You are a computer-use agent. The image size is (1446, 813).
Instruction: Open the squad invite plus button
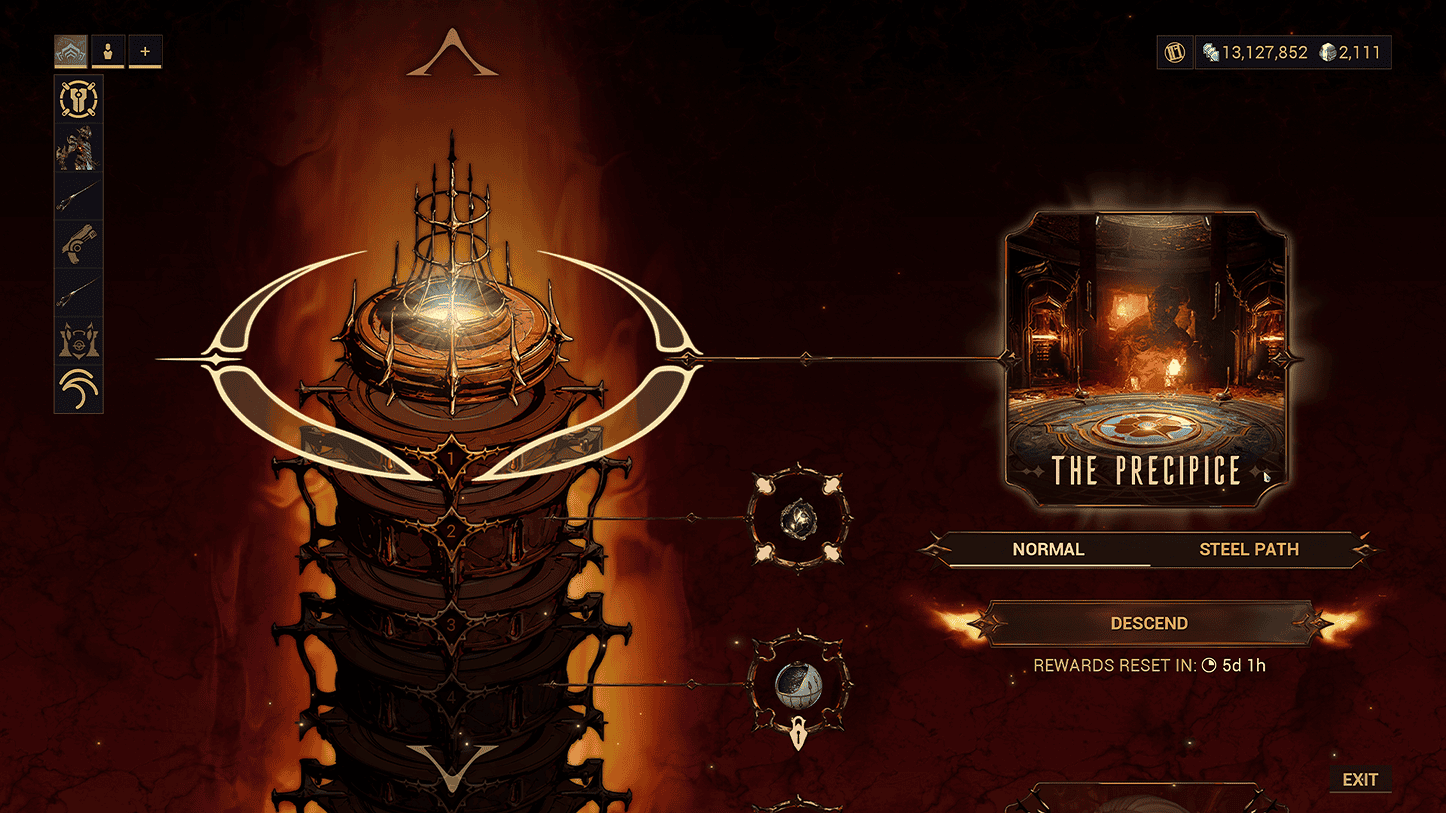(x=145, y=51)
